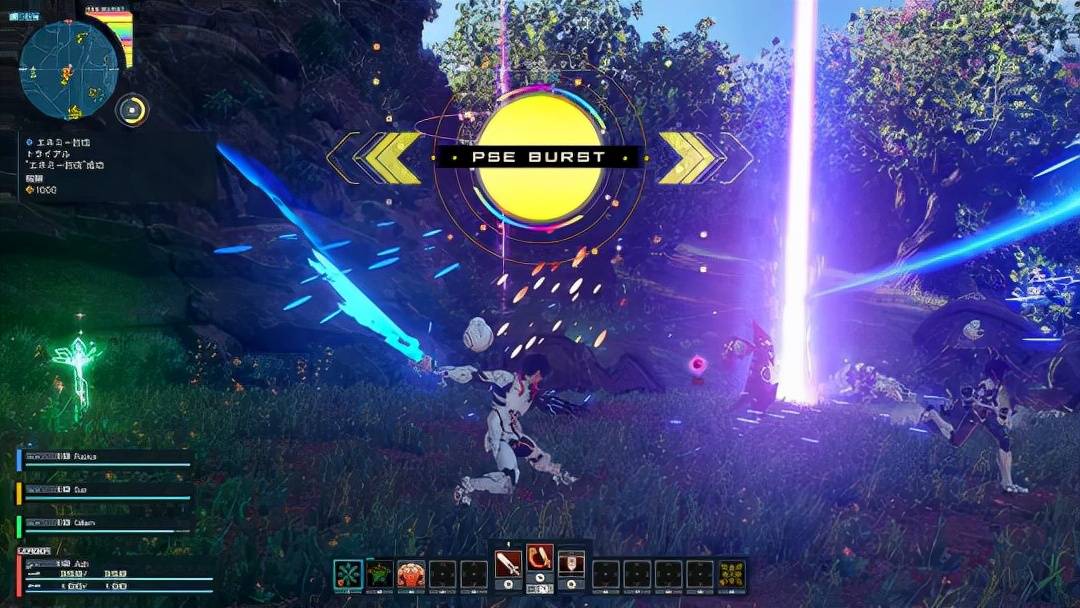Activate the white shield-like palette slot
Viewport: 1080px width, 608px height.
pos(571,563)
